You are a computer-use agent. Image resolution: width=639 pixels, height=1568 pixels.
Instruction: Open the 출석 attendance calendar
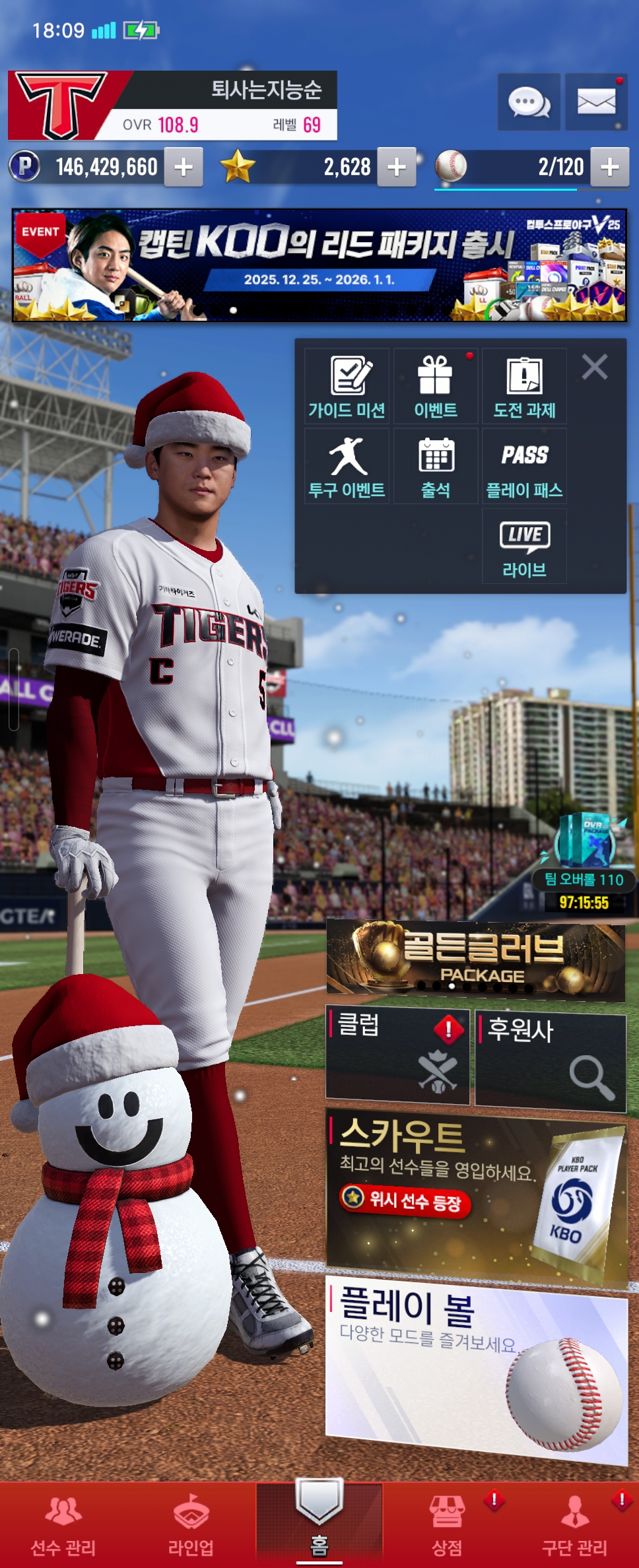pyautogui.click(x=436, y=467)
